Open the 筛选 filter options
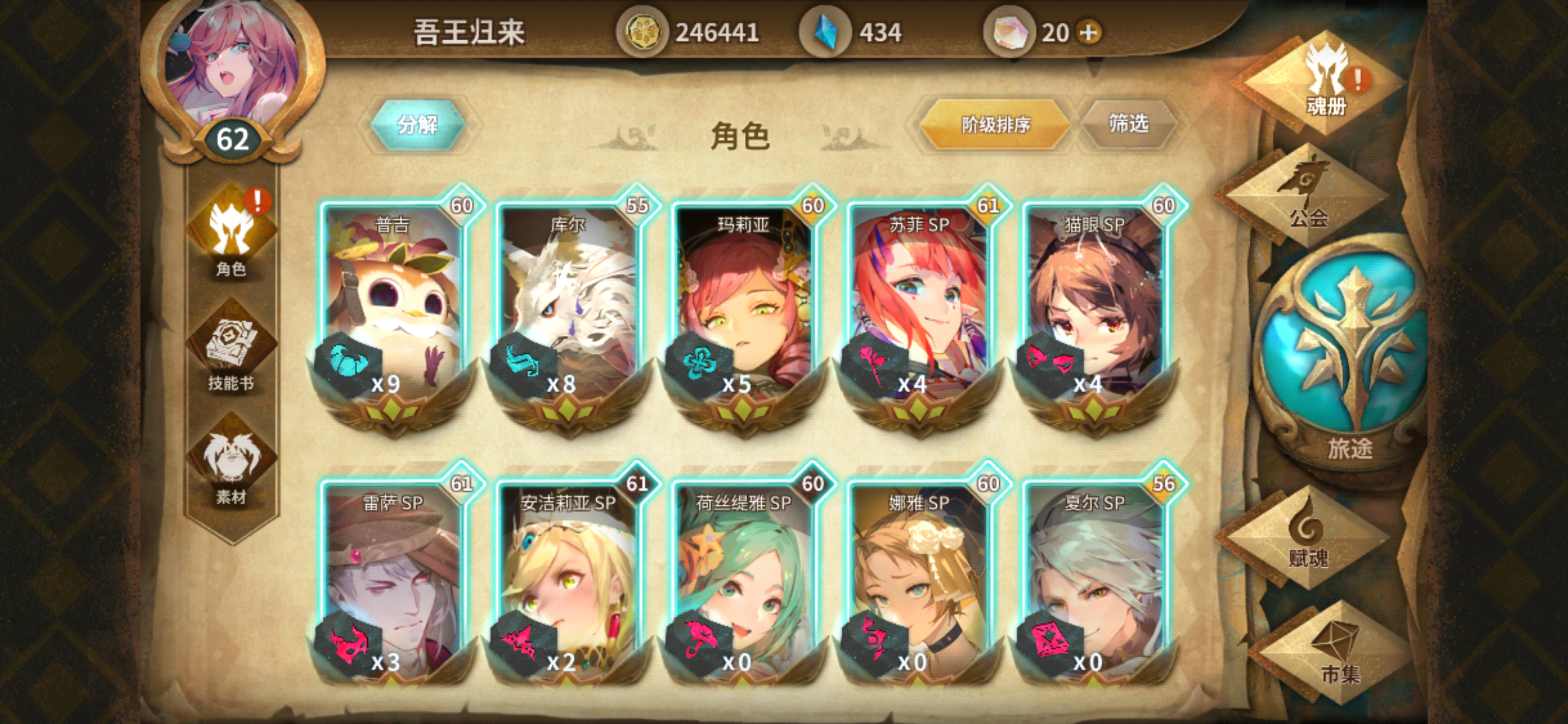Screen dimensions: 1568x724 [1128, 124]
